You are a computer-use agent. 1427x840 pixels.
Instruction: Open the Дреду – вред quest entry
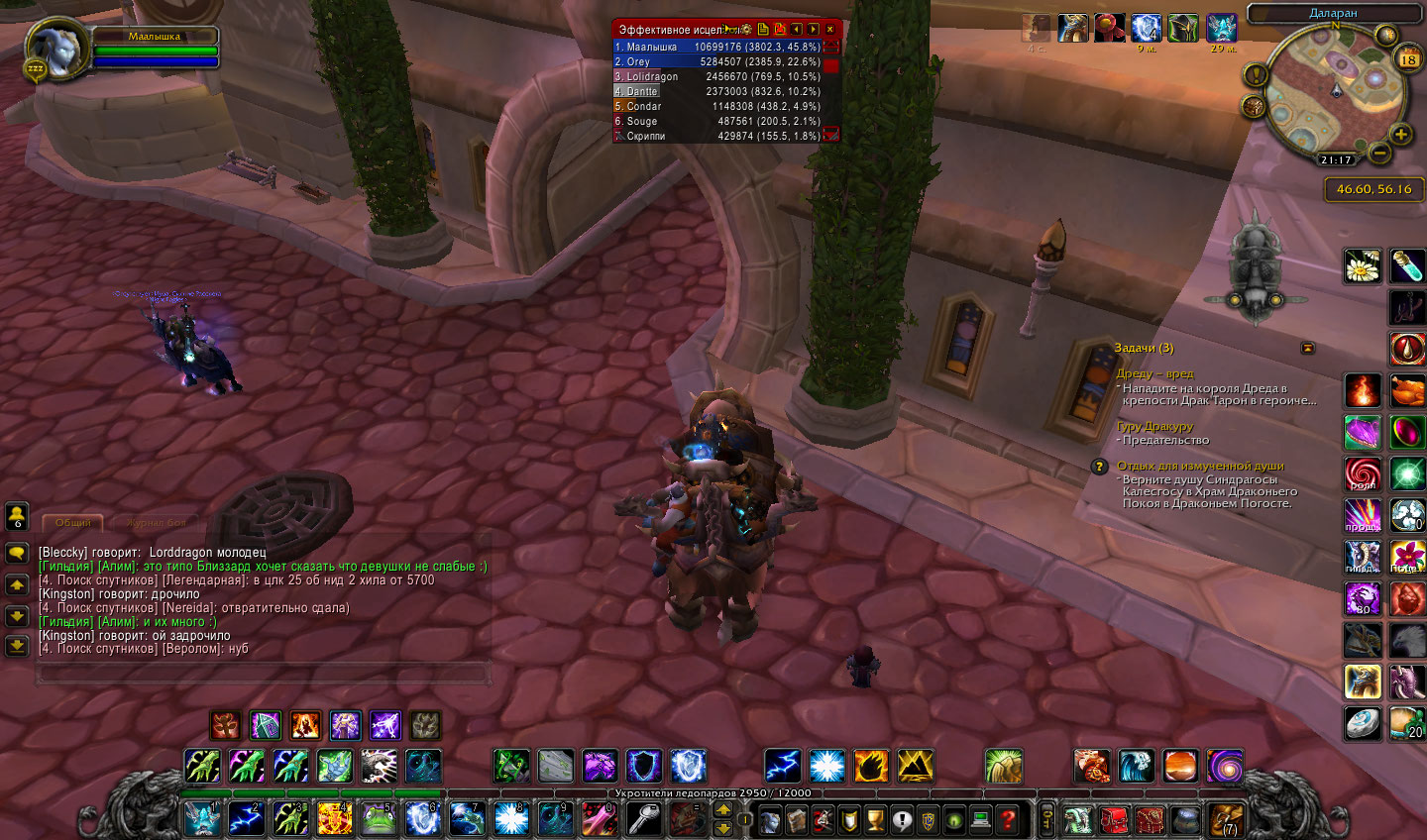(x=1154, y=373)
